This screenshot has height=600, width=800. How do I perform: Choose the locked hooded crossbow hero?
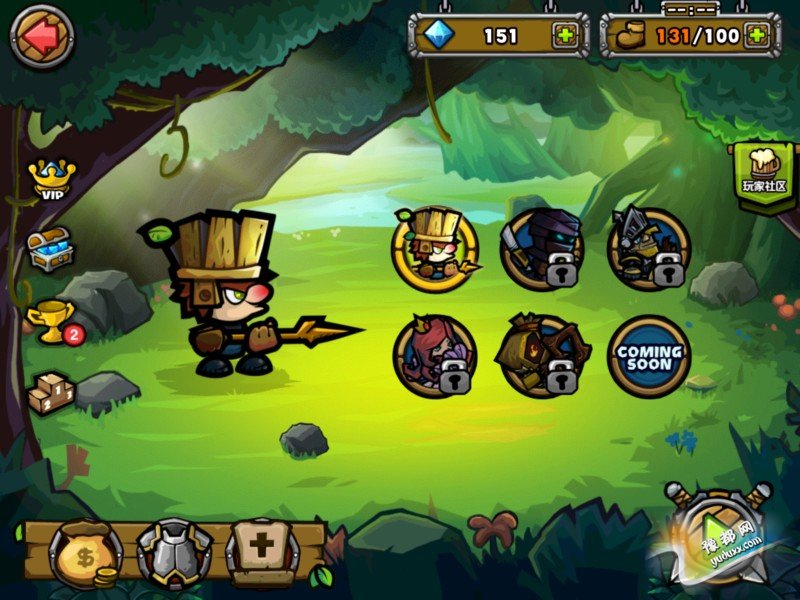(x=541, y=356)
